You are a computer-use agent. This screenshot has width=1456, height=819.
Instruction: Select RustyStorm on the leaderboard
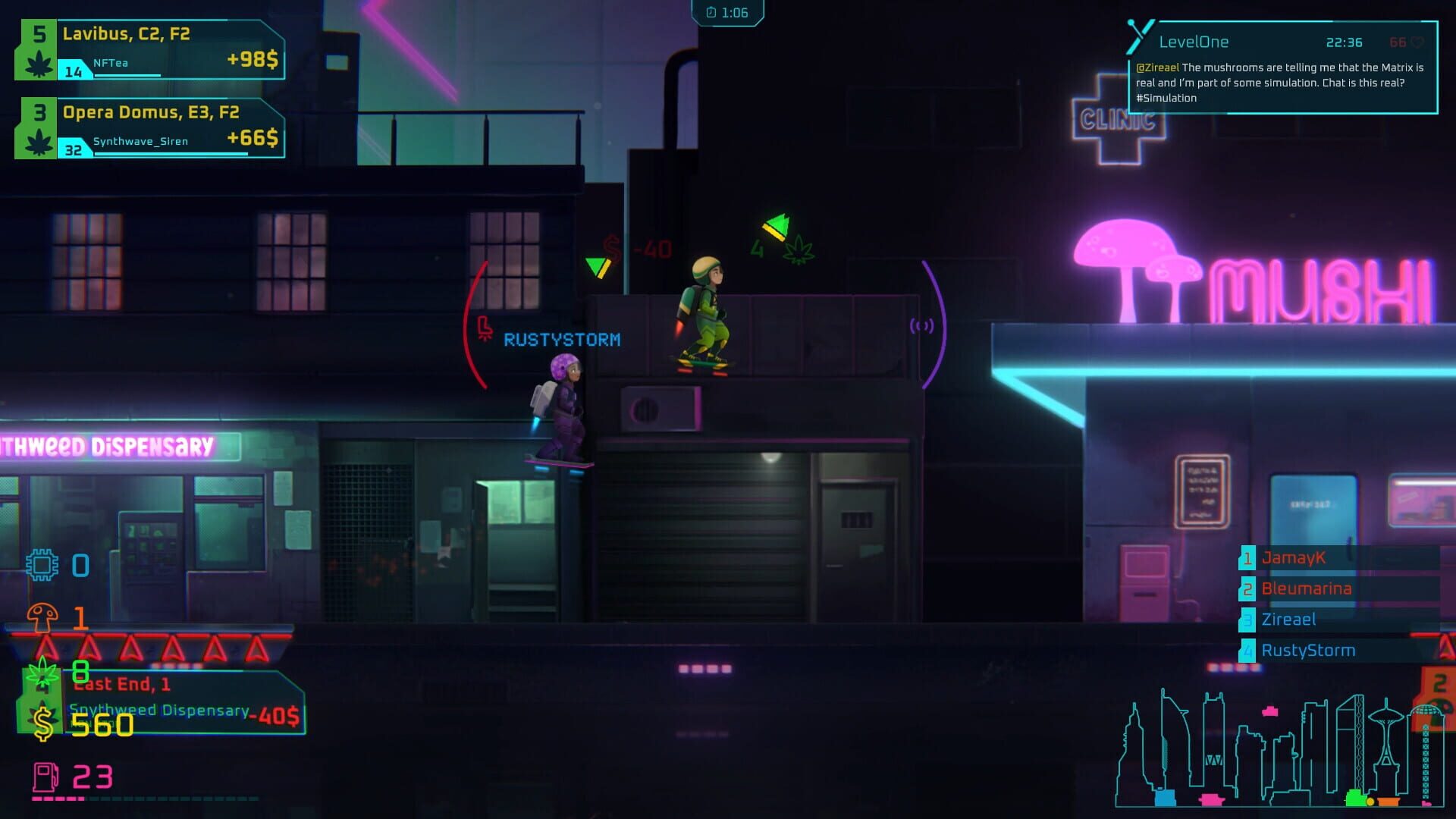click(x=1308, y=650)
